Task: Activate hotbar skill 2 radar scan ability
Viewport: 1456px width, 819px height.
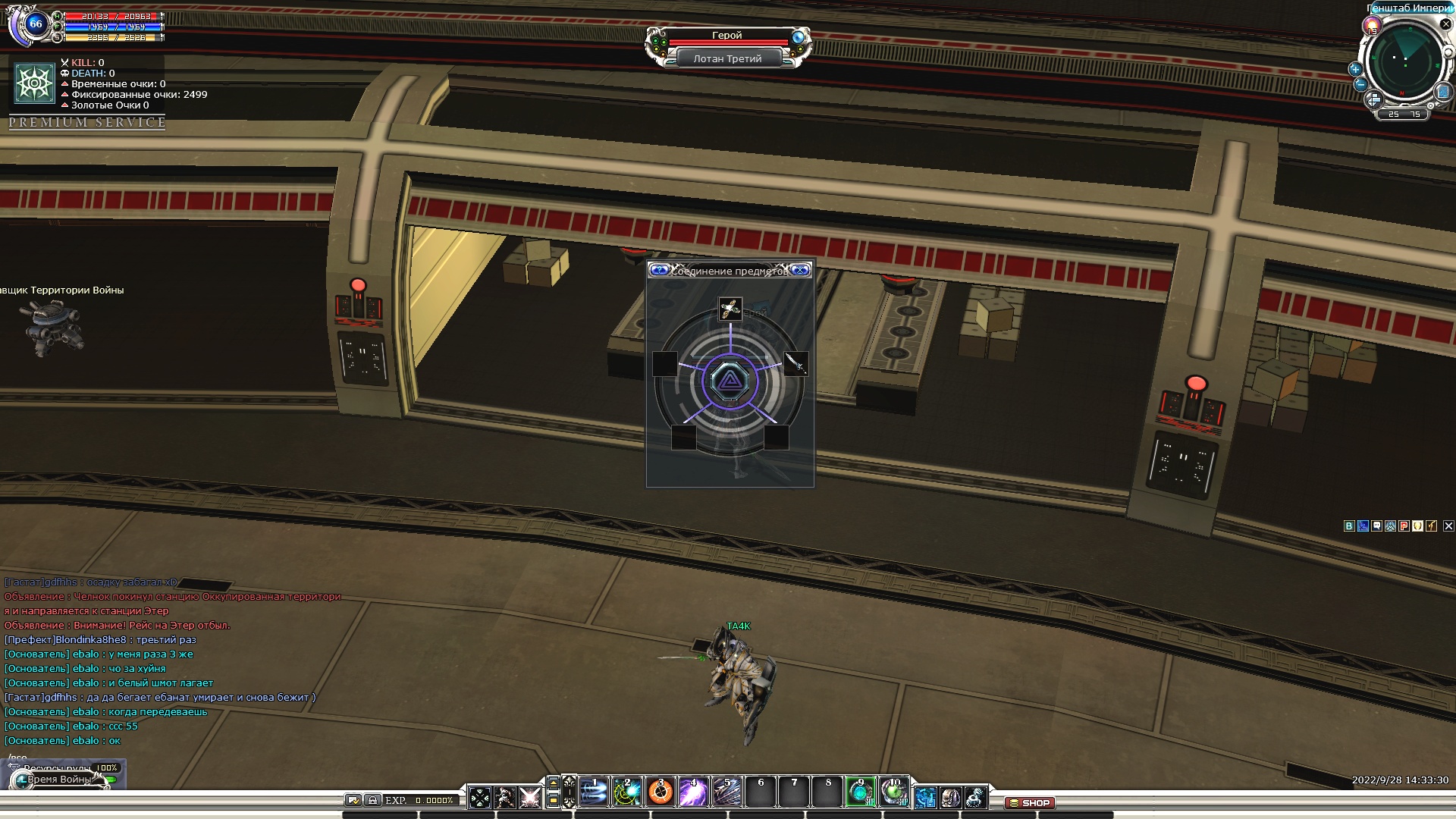Action: [x=627, y=792]
